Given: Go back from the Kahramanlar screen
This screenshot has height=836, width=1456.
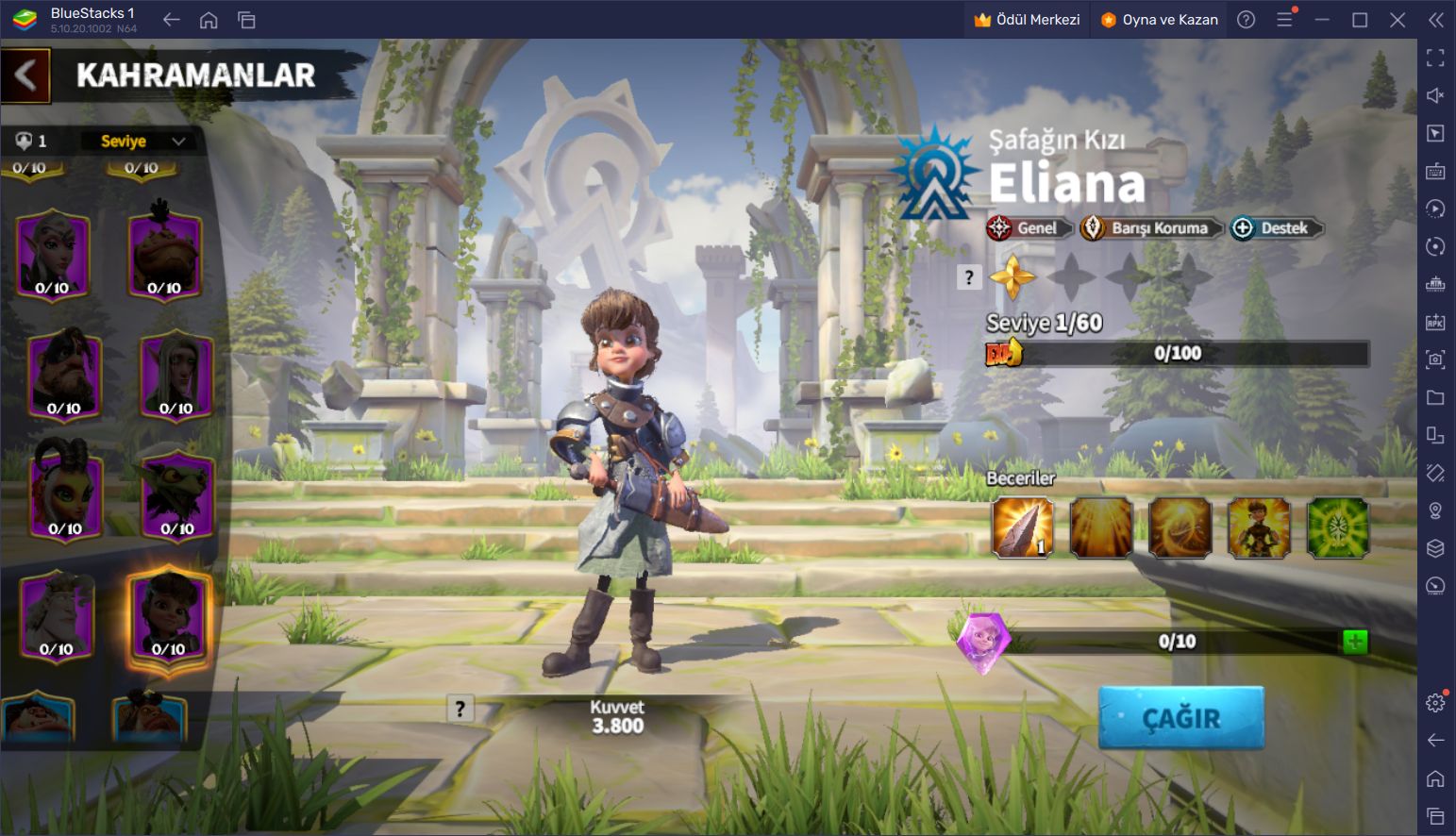Looking at the screenshot, I should 25,75.
